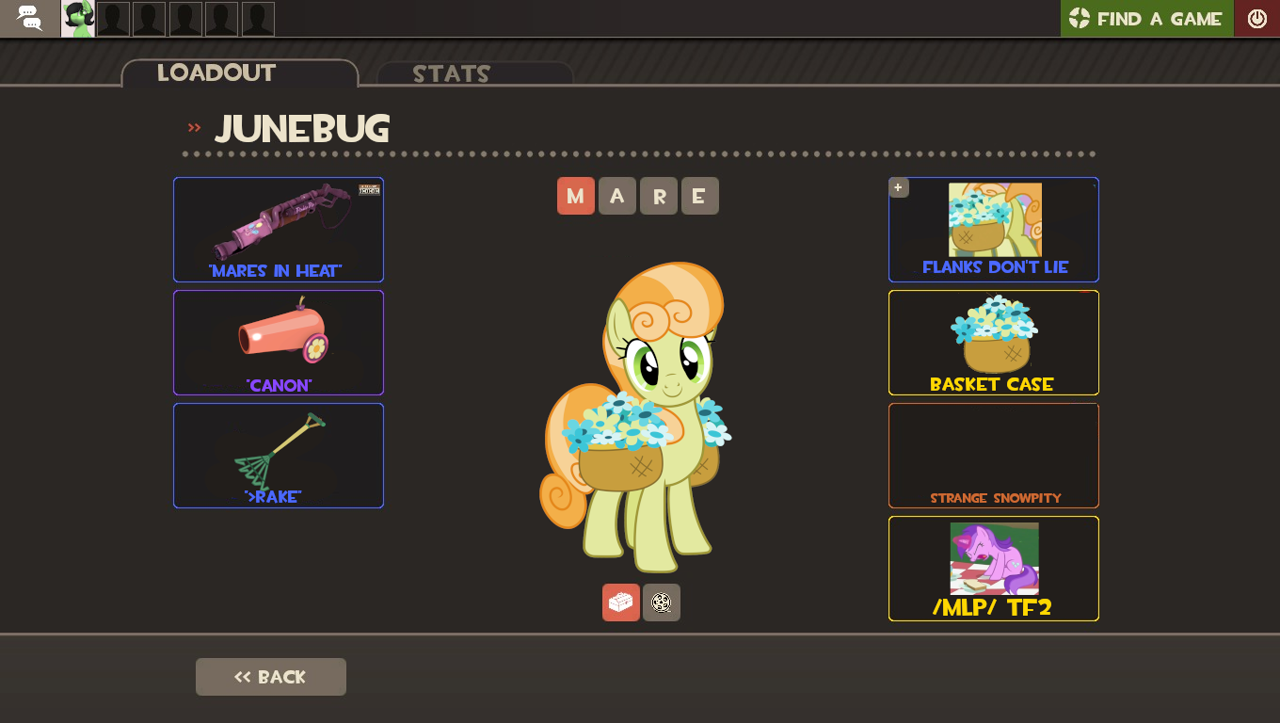
Task: Open the chat messages icon in top-left corner
Action: tap(29, 18)
